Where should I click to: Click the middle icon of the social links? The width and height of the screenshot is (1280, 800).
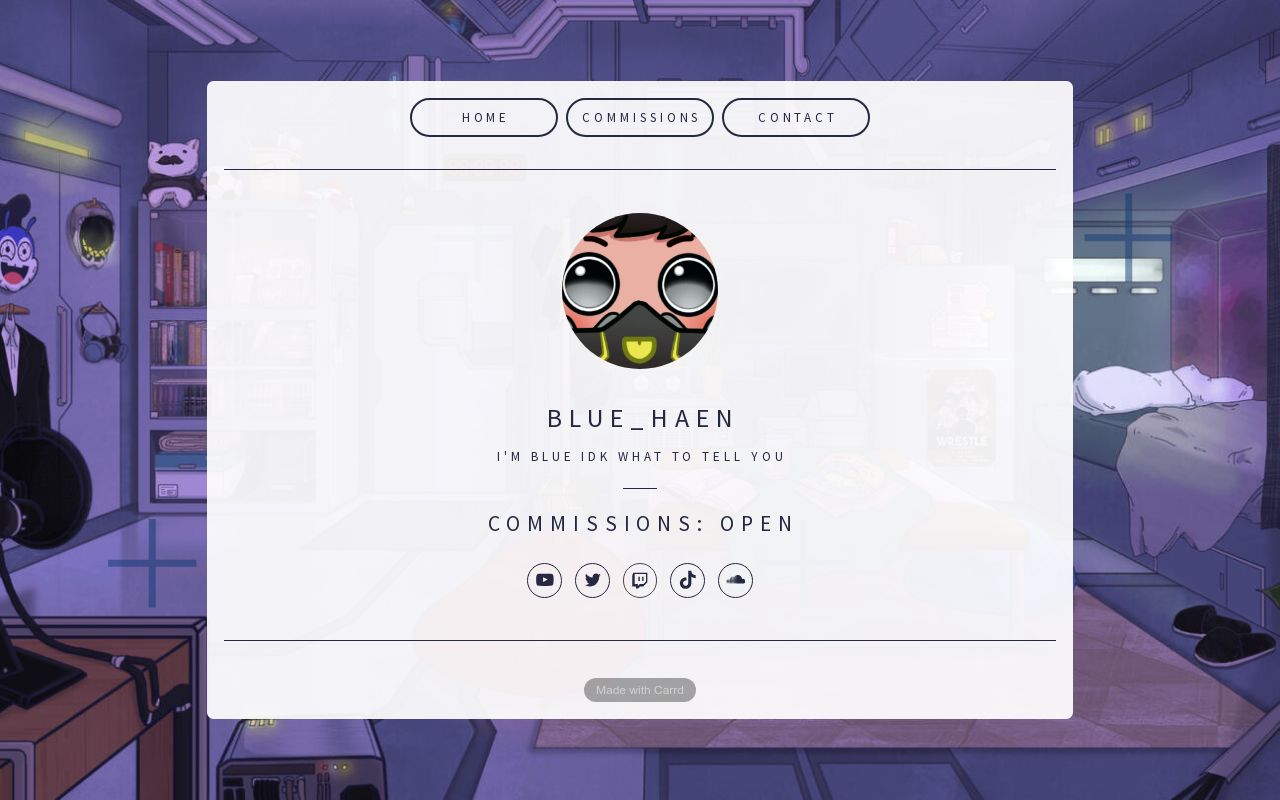pos(640,580)
